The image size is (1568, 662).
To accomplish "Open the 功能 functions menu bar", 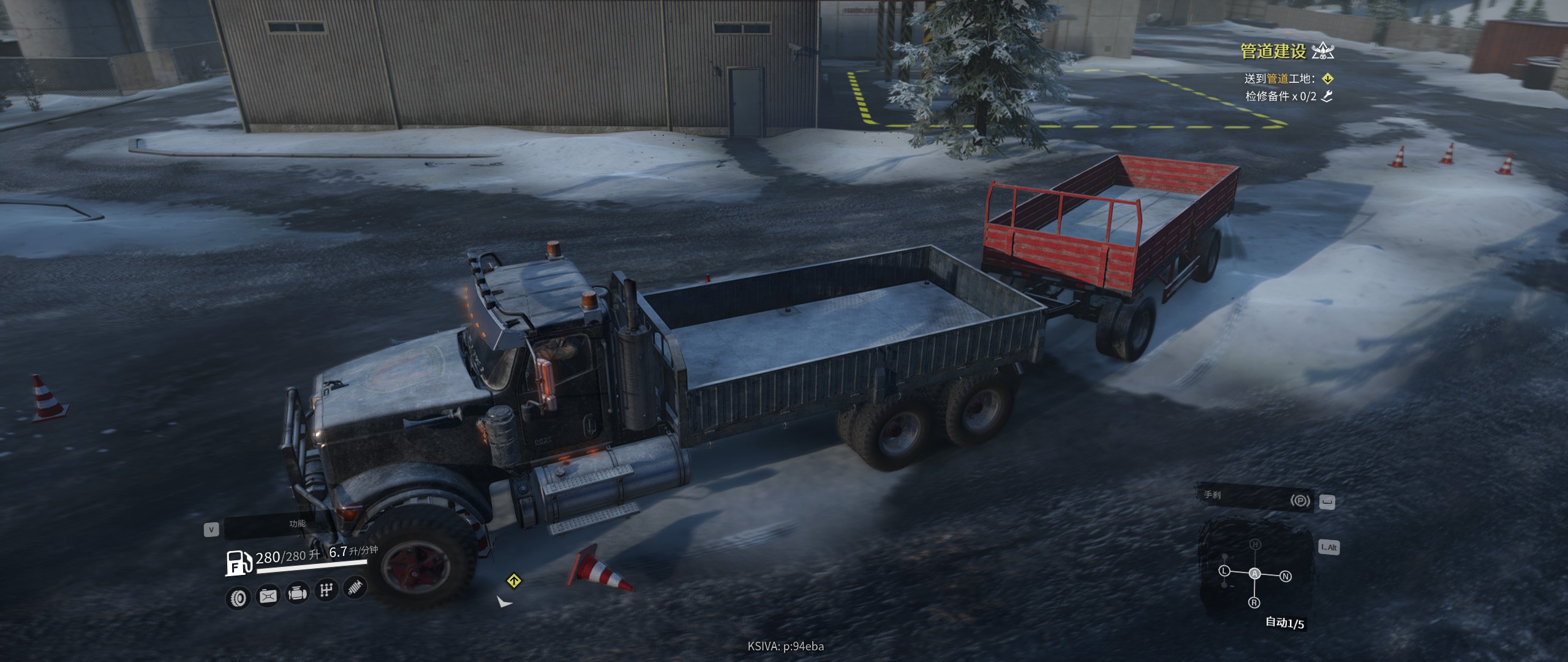I will click(x=297, y=524).
